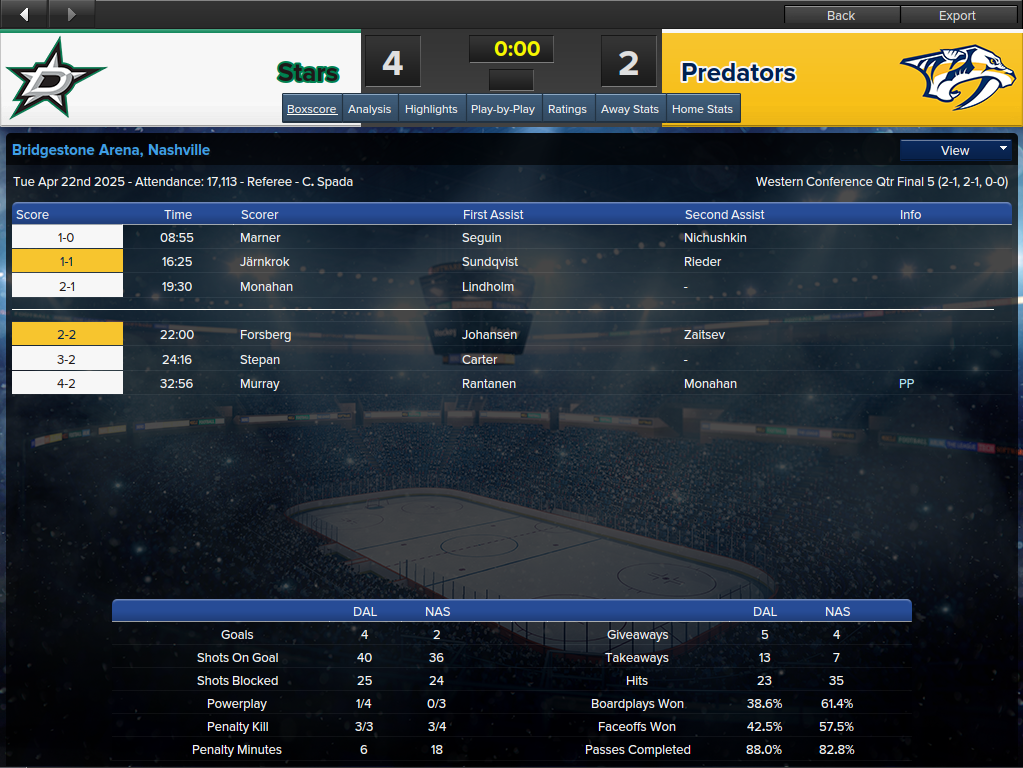Select the Stars team name
The image size is (1023, 768).
tap(308, 72)
